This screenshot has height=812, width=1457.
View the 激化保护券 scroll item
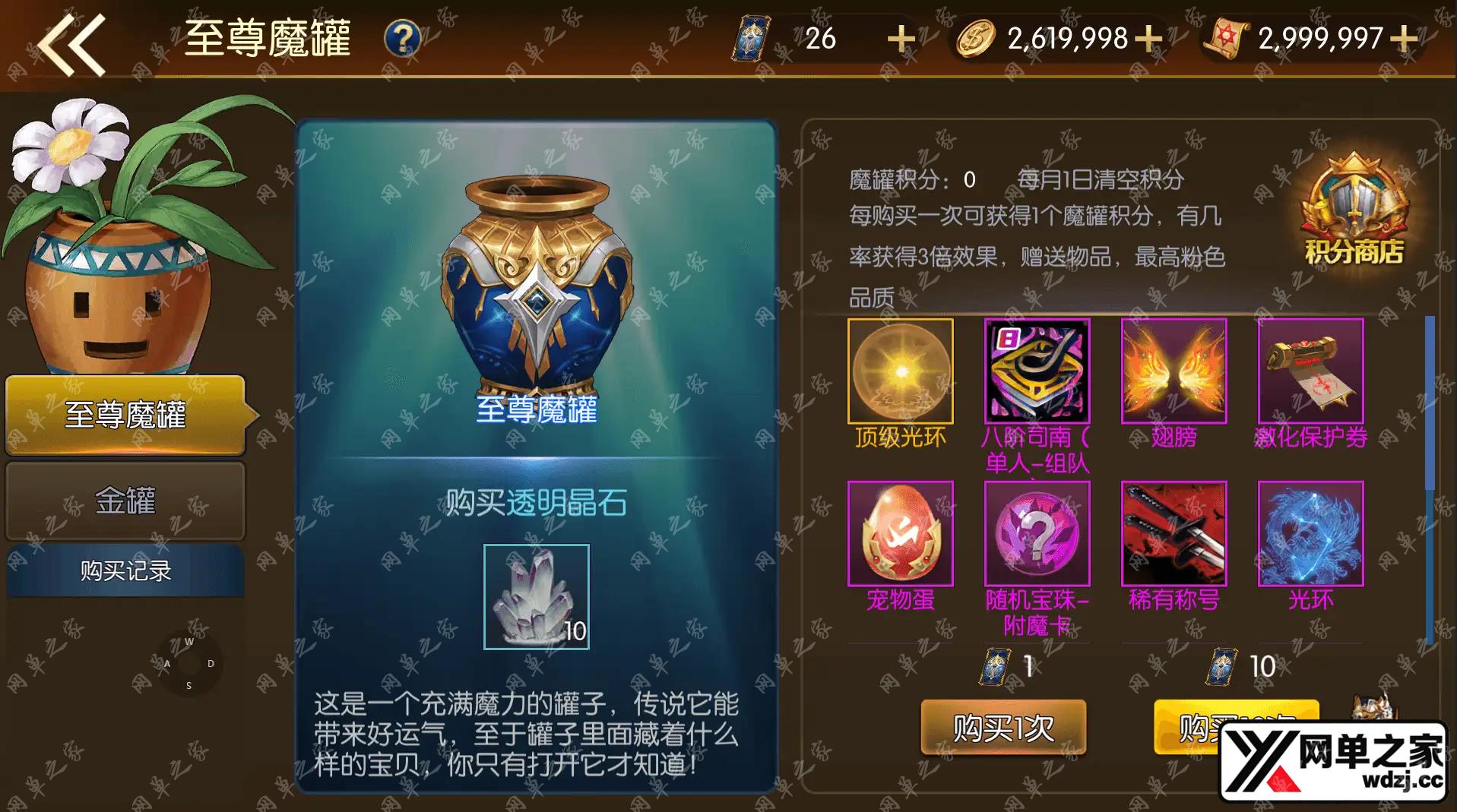coord(1310,371)
